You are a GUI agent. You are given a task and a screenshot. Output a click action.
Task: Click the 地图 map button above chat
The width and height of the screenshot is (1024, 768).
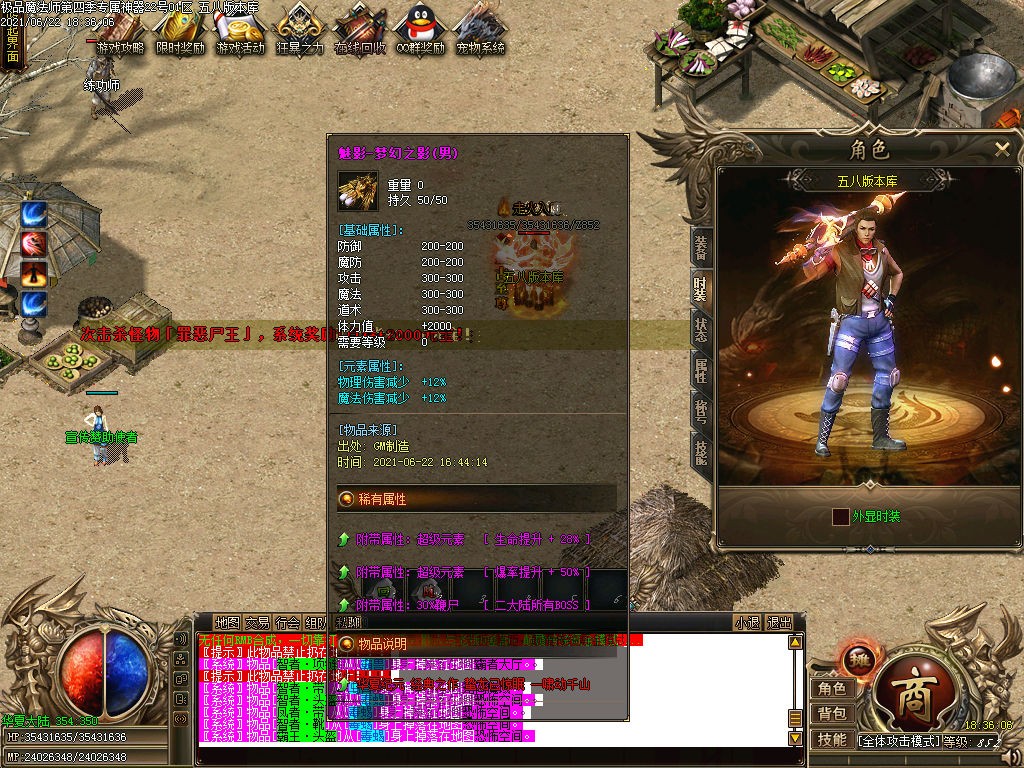tap(227, 623)
